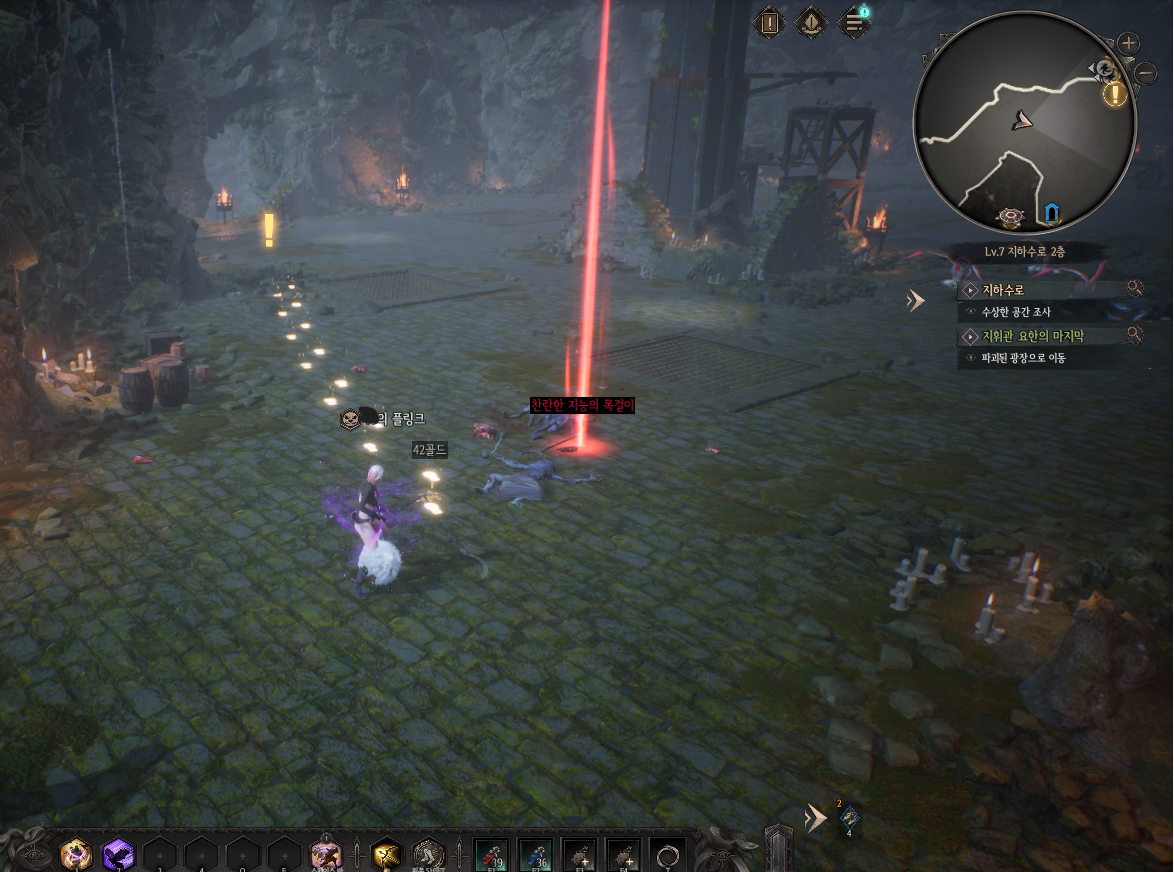
Task: Zoom out the minimap with the minus button
Action: 1146,71
